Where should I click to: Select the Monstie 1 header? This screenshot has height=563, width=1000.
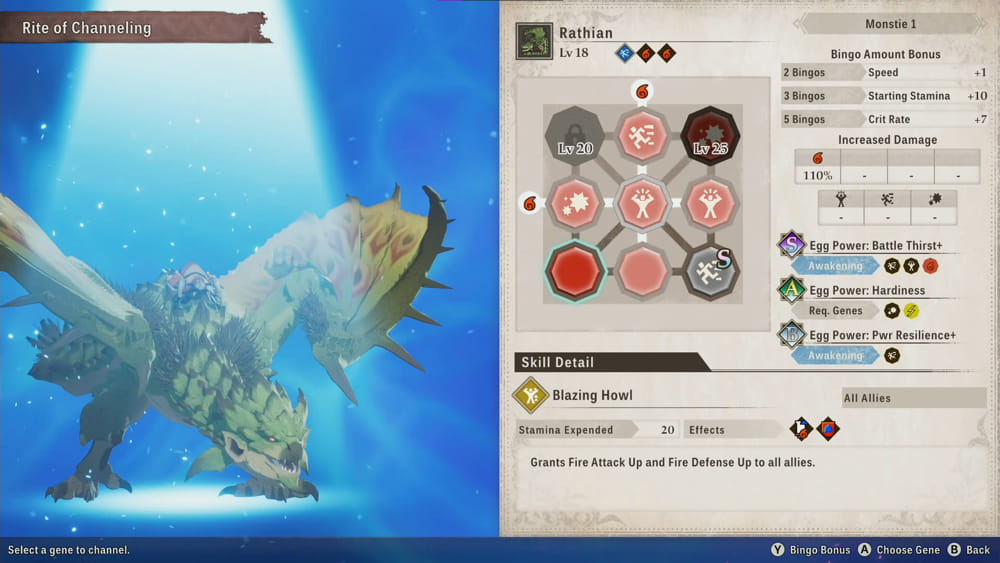coord(890,24)
